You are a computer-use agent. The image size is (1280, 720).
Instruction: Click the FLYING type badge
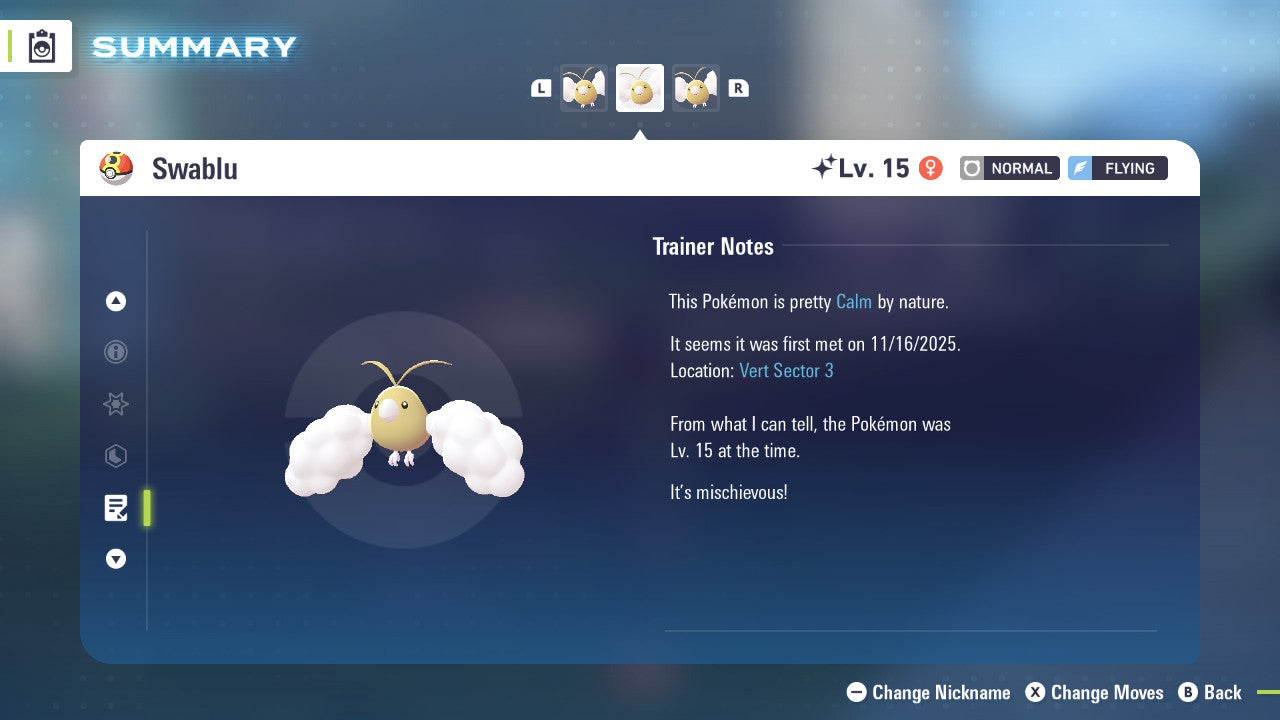(x=1117, y=168)
